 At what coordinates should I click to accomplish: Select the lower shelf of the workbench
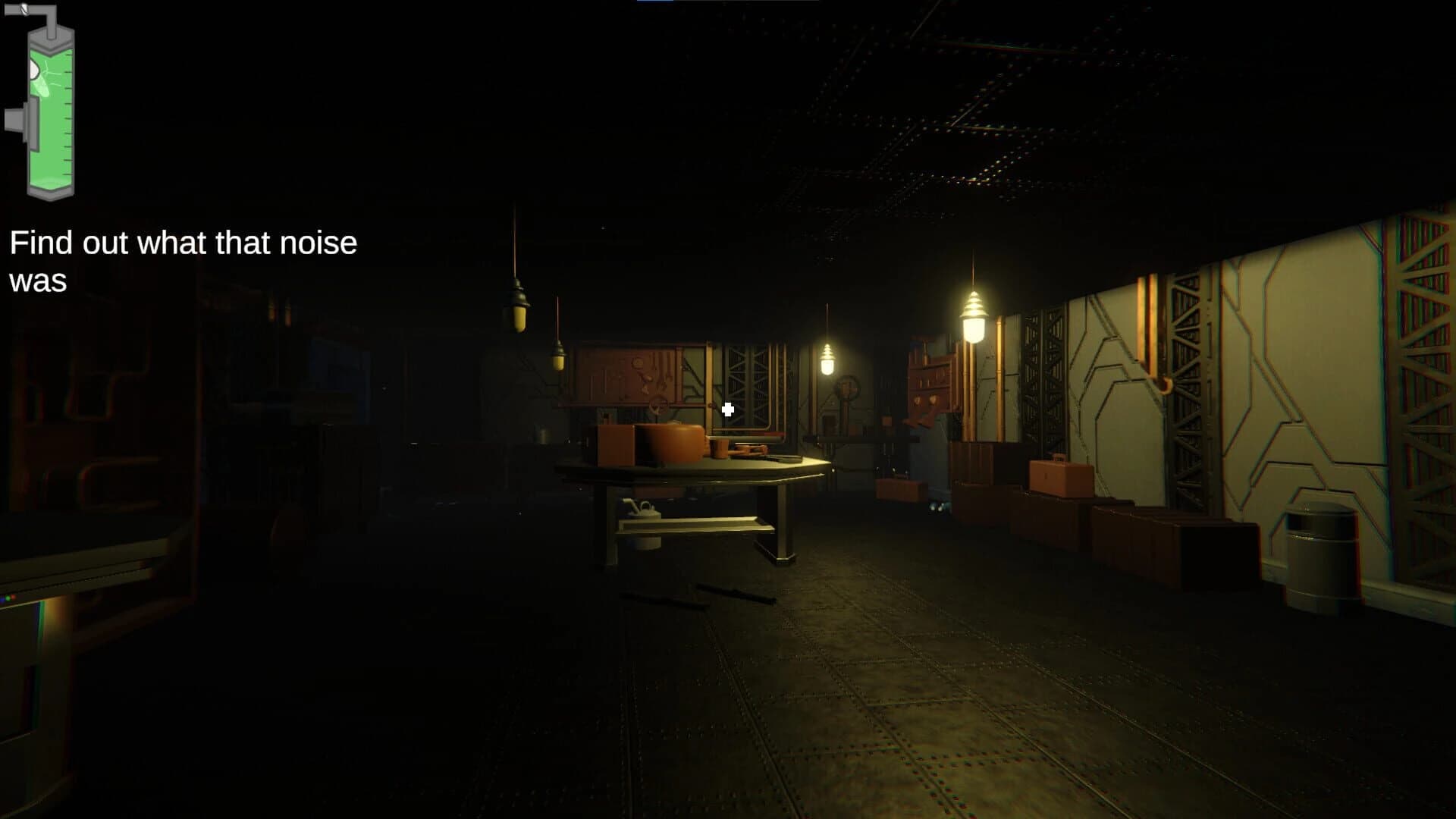(x=696, y=527)
